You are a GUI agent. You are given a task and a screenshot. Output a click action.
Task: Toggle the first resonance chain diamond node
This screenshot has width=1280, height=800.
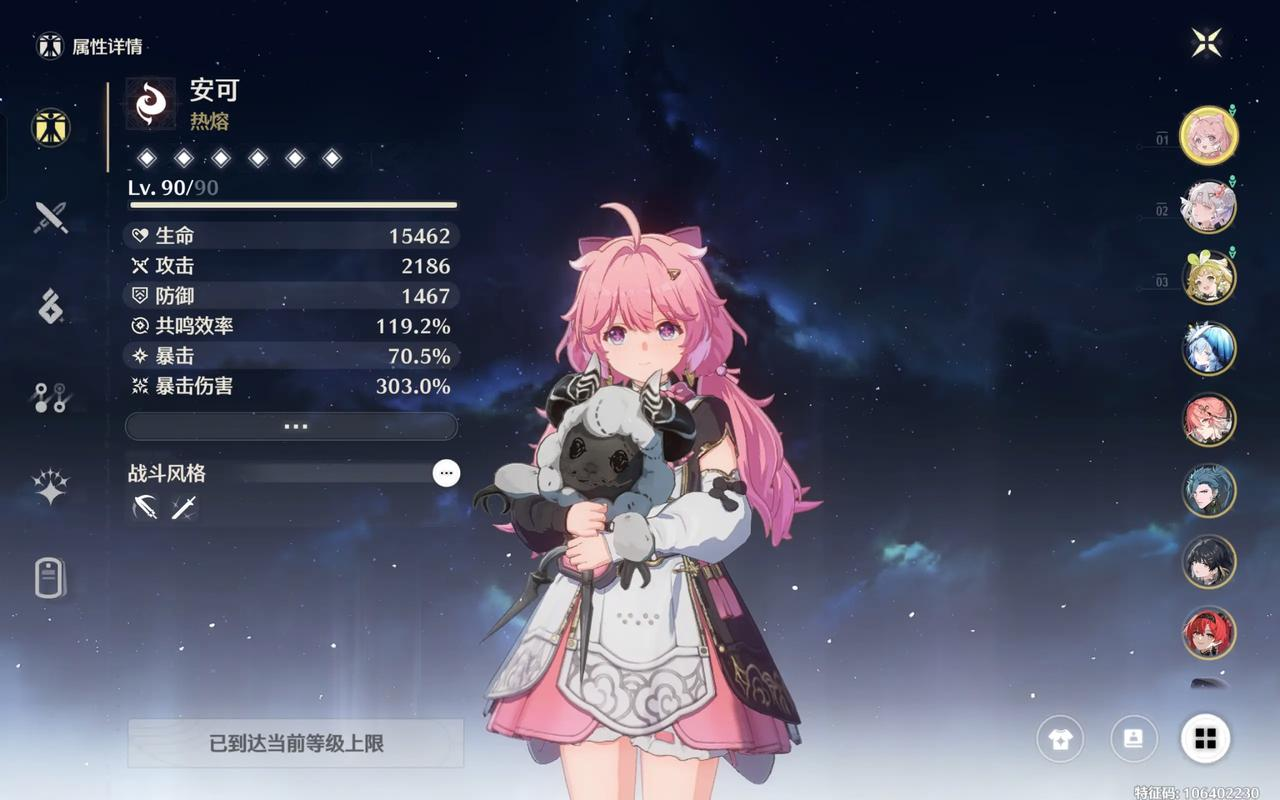click(x=147, y=156)
